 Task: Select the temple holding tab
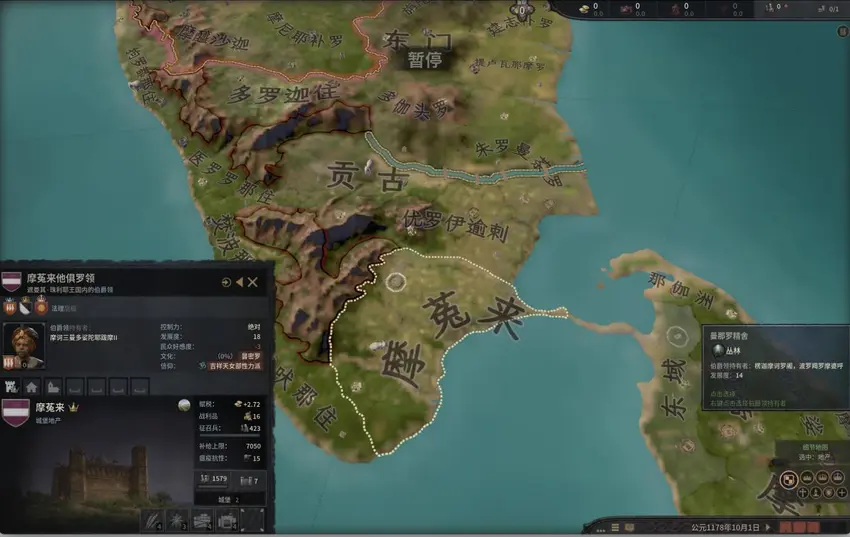(52, 386)
